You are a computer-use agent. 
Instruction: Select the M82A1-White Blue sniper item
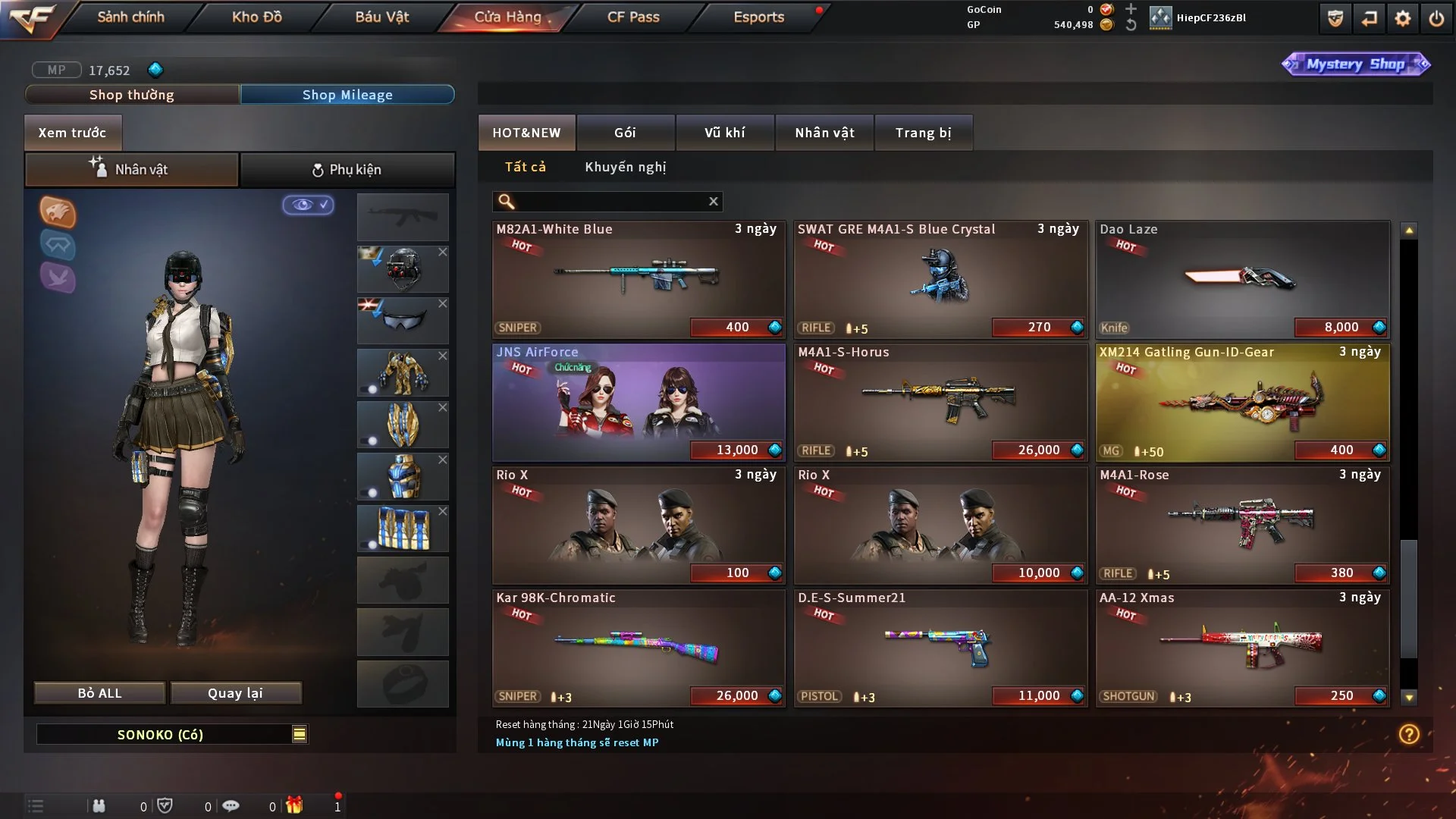pos(639,279)
